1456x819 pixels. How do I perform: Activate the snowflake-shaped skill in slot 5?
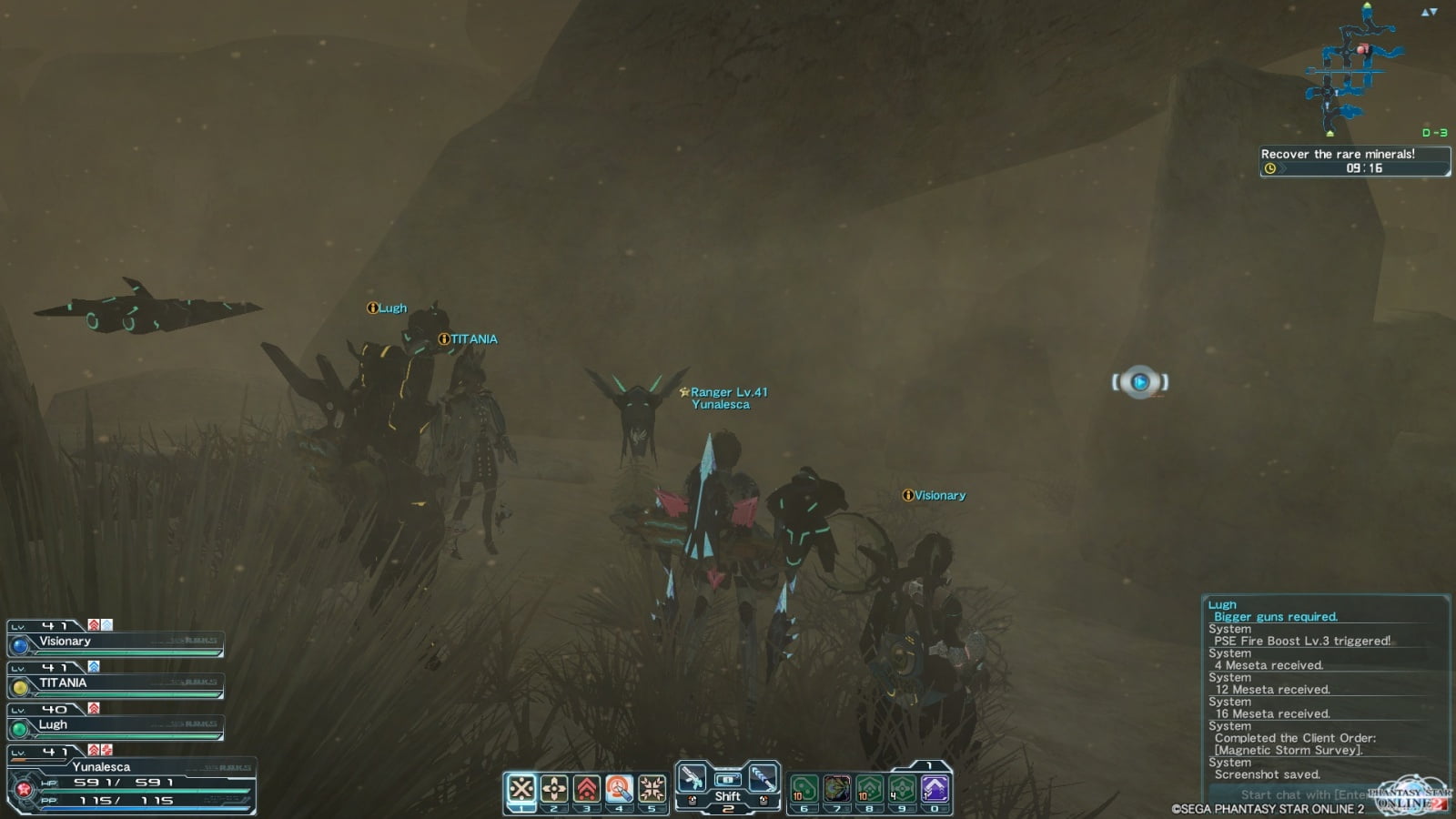(x=652, y=788)
